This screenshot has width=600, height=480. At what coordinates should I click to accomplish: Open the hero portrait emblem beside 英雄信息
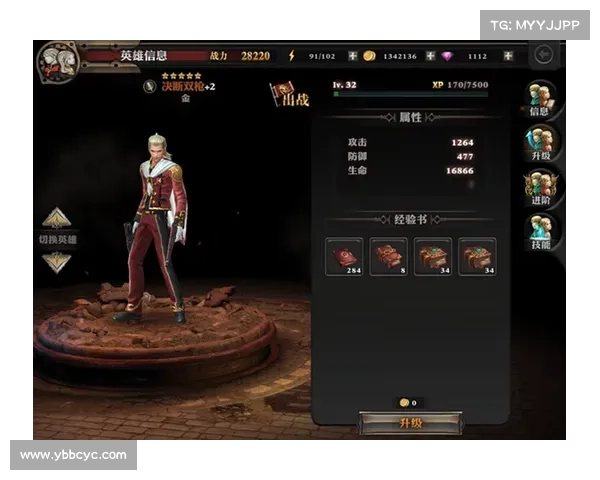58,62
